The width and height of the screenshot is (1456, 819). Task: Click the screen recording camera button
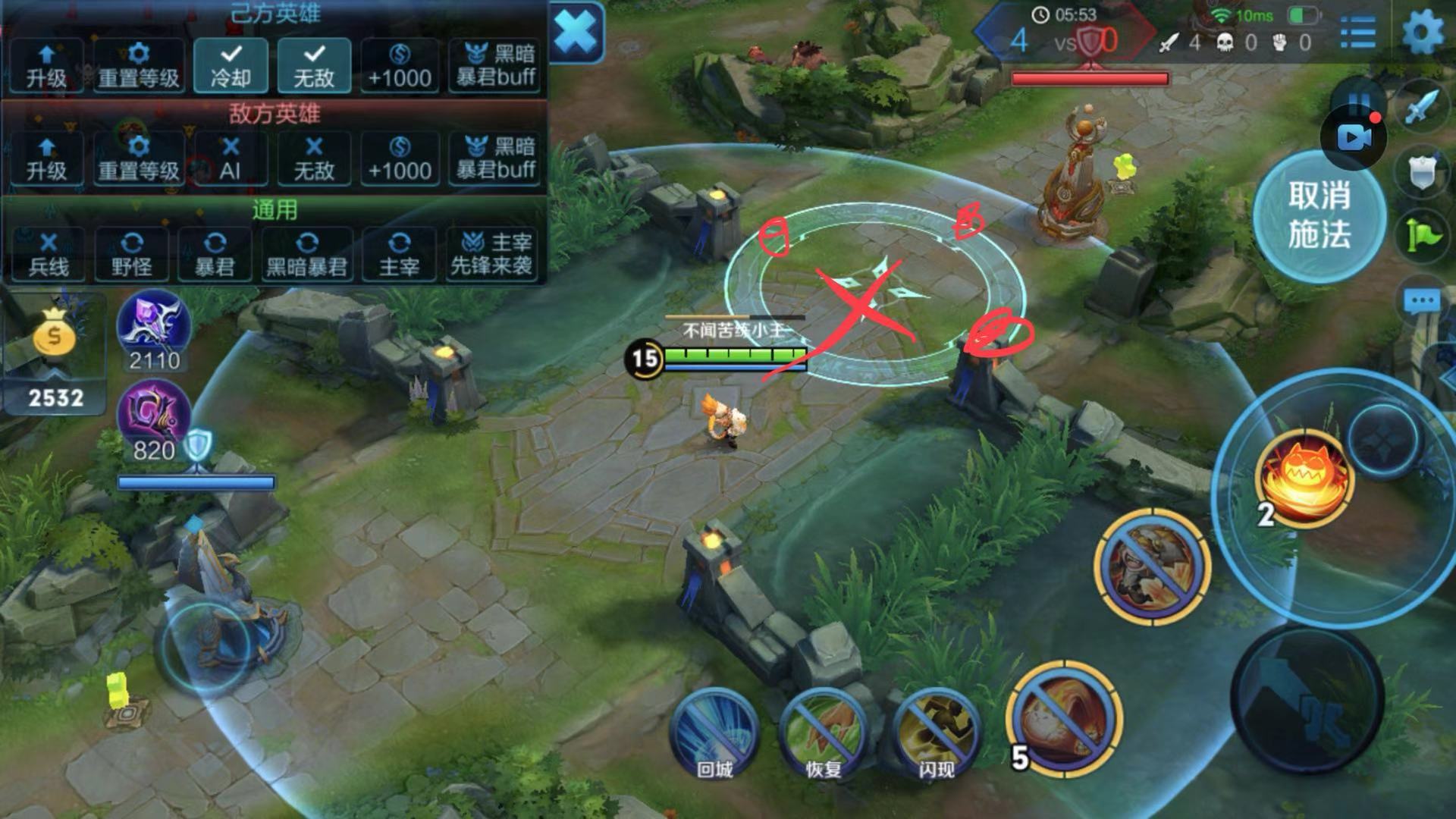(1354, 137)
